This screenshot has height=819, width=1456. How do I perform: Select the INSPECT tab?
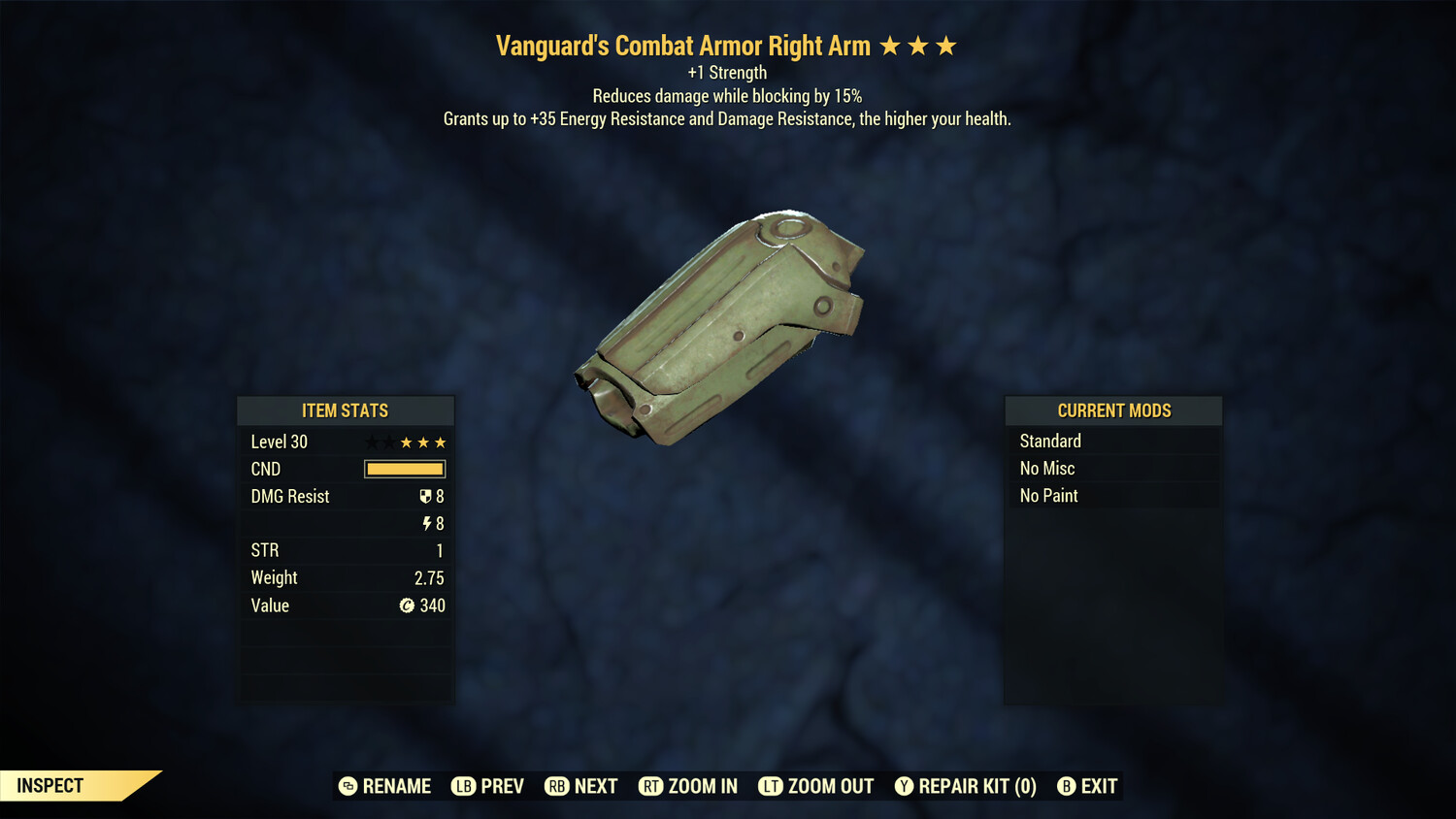click(x=50, y=786)
